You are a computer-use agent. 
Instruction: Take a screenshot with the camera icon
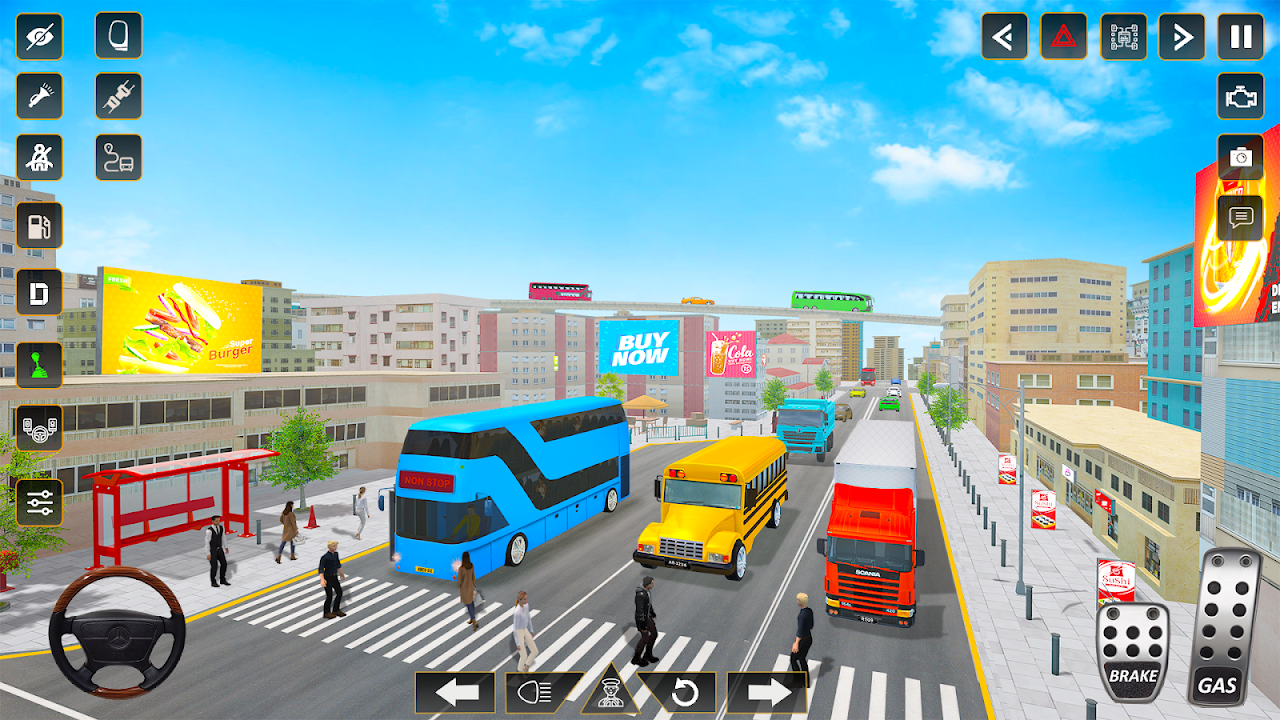[1238, 157]
